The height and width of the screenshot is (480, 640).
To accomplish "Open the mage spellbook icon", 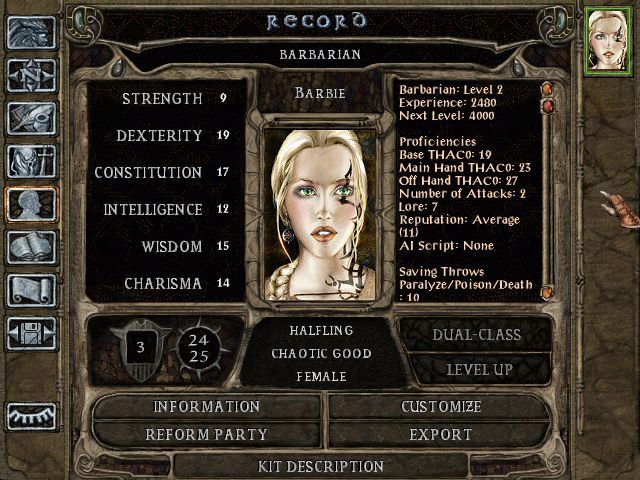I will 31,247.
